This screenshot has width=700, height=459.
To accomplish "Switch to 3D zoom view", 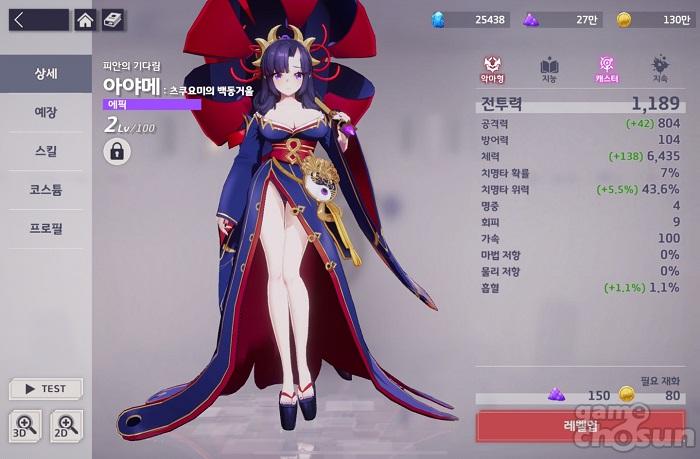I will coord(26,425).
